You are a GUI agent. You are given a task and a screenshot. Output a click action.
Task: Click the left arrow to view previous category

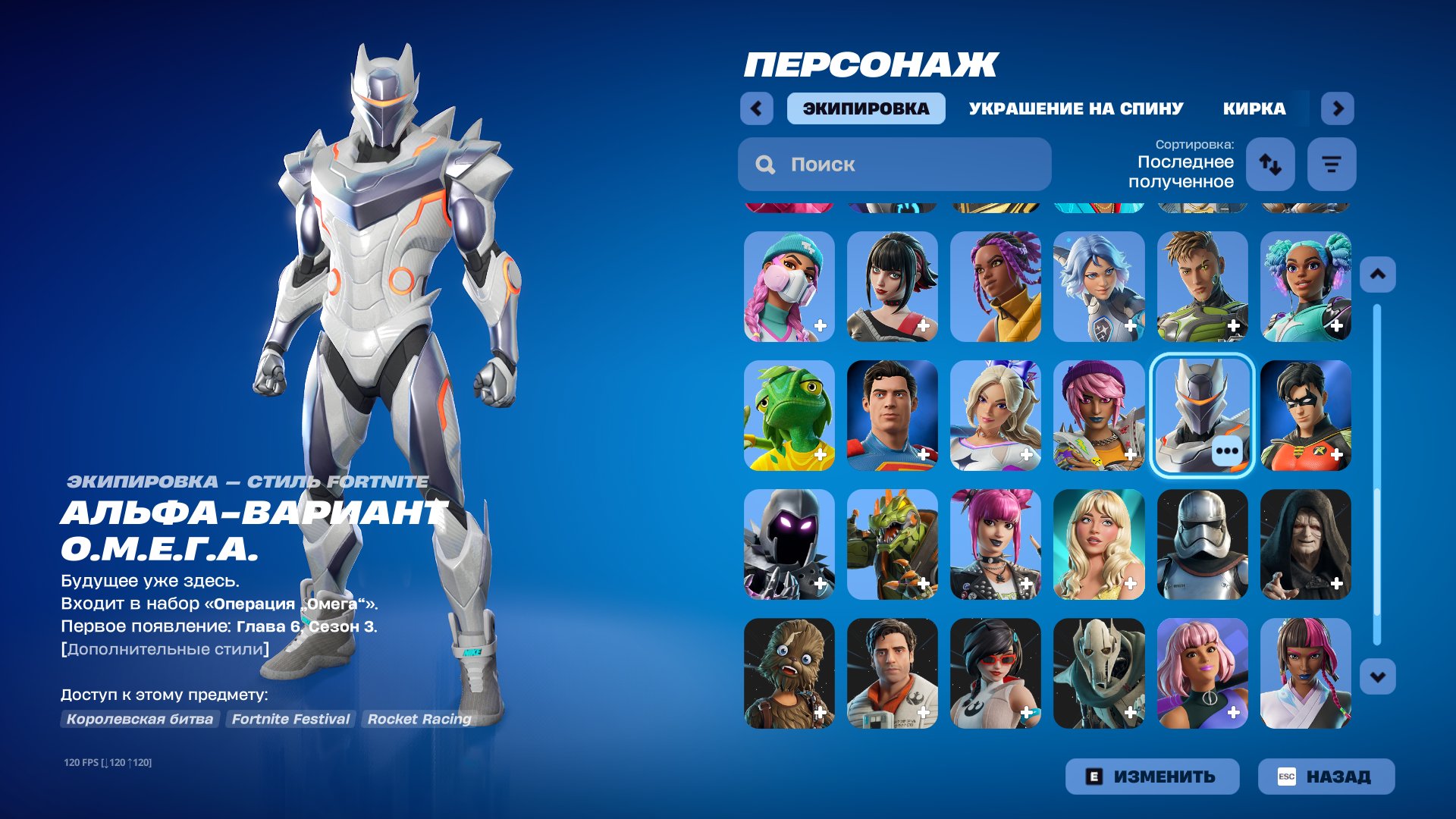[755, 108]
